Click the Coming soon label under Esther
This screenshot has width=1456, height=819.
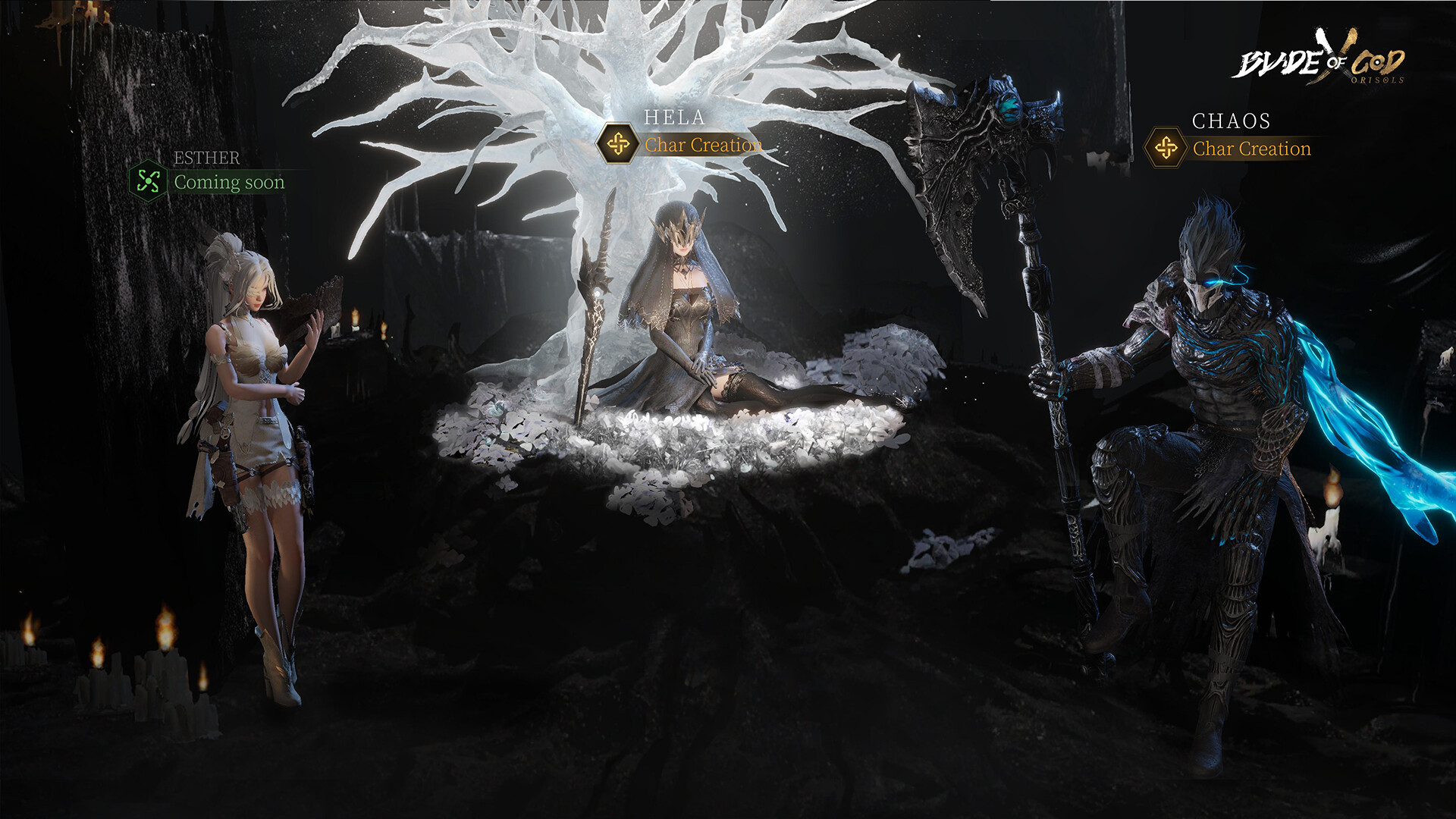point(229,181)
